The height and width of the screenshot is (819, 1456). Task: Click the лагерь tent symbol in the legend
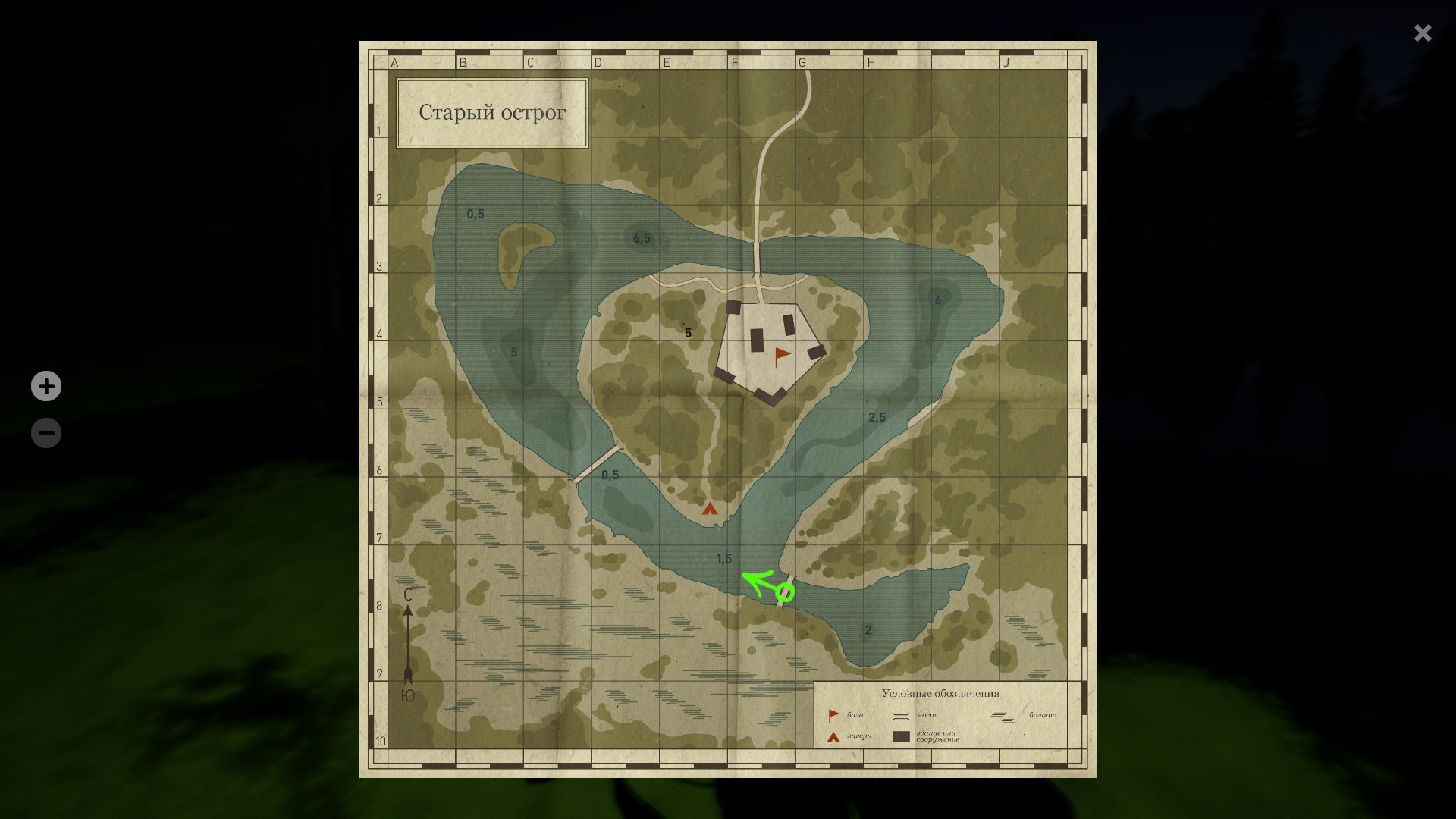(832, 736)
